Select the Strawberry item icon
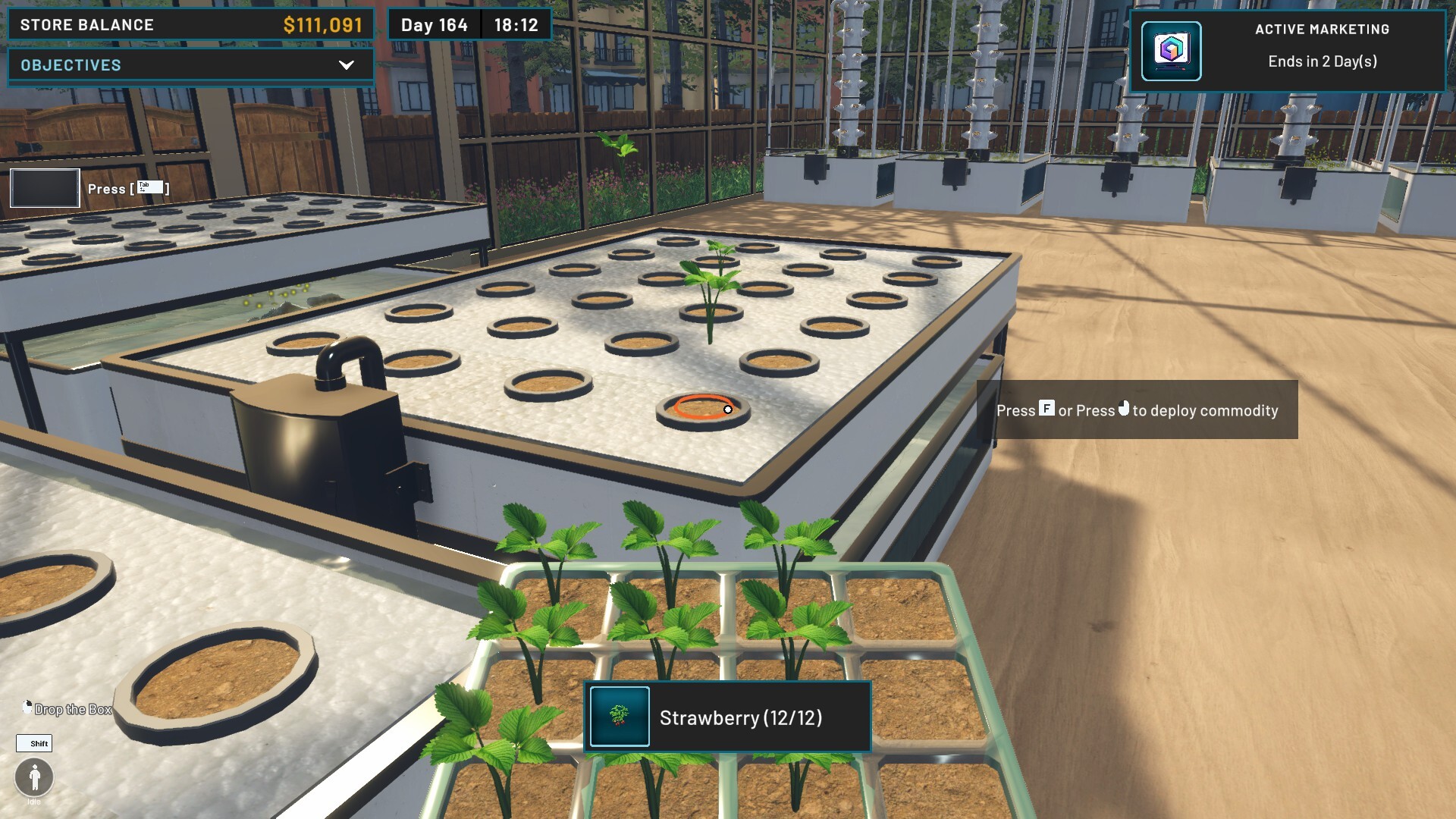Screen dimensions: 1456x819 click(x=618, y=717)
